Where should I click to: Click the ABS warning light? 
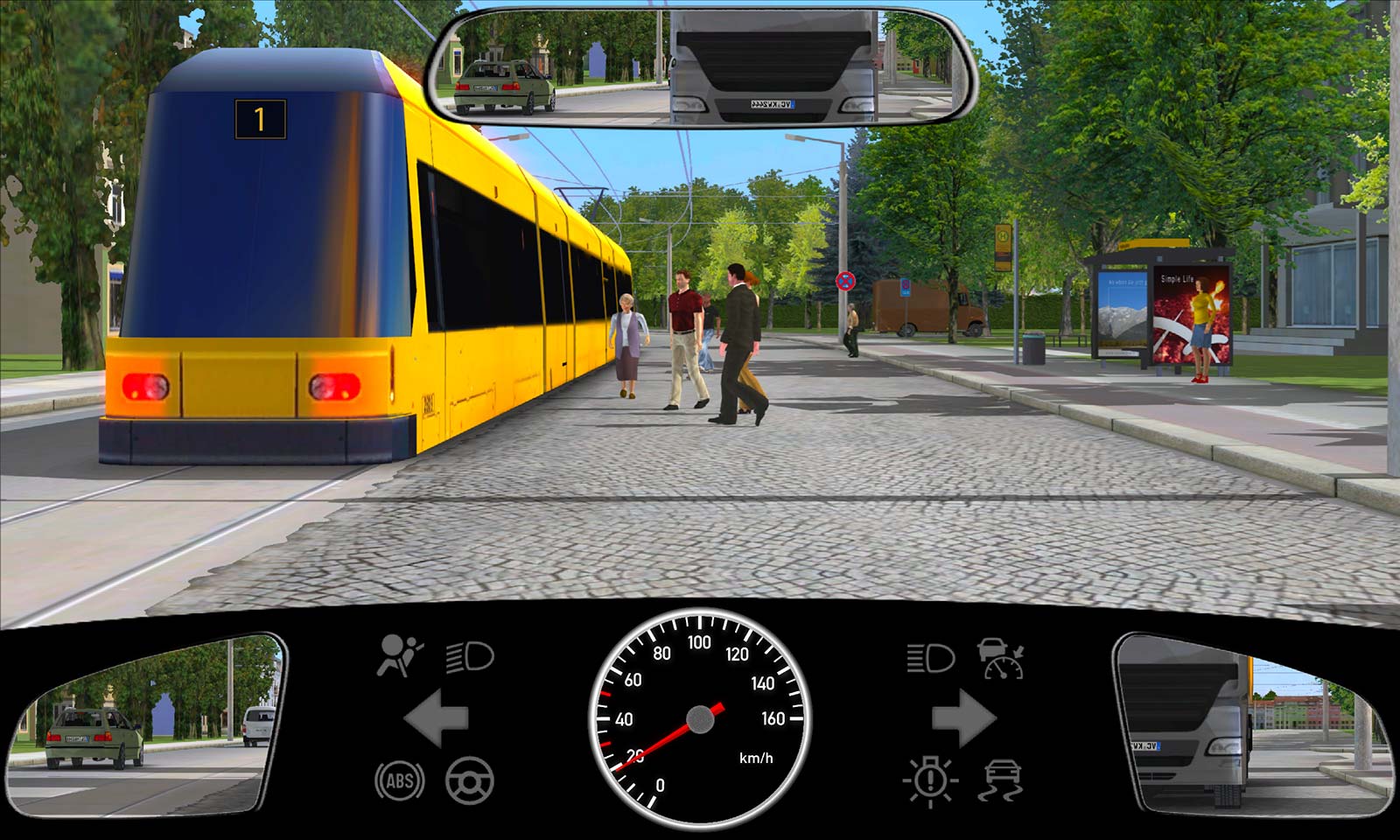coord(400,780)
